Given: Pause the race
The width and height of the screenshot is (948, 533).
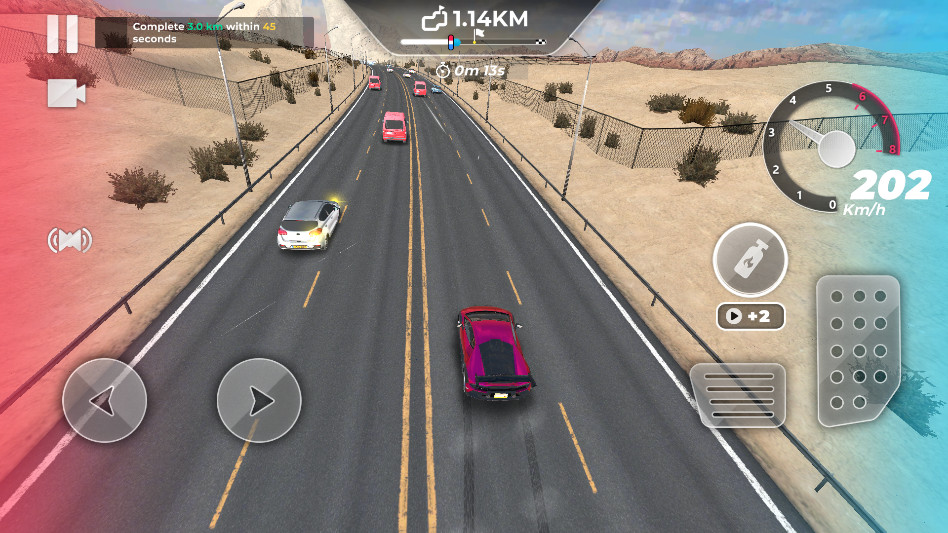Looking at the screenshot, I should 62,34.
